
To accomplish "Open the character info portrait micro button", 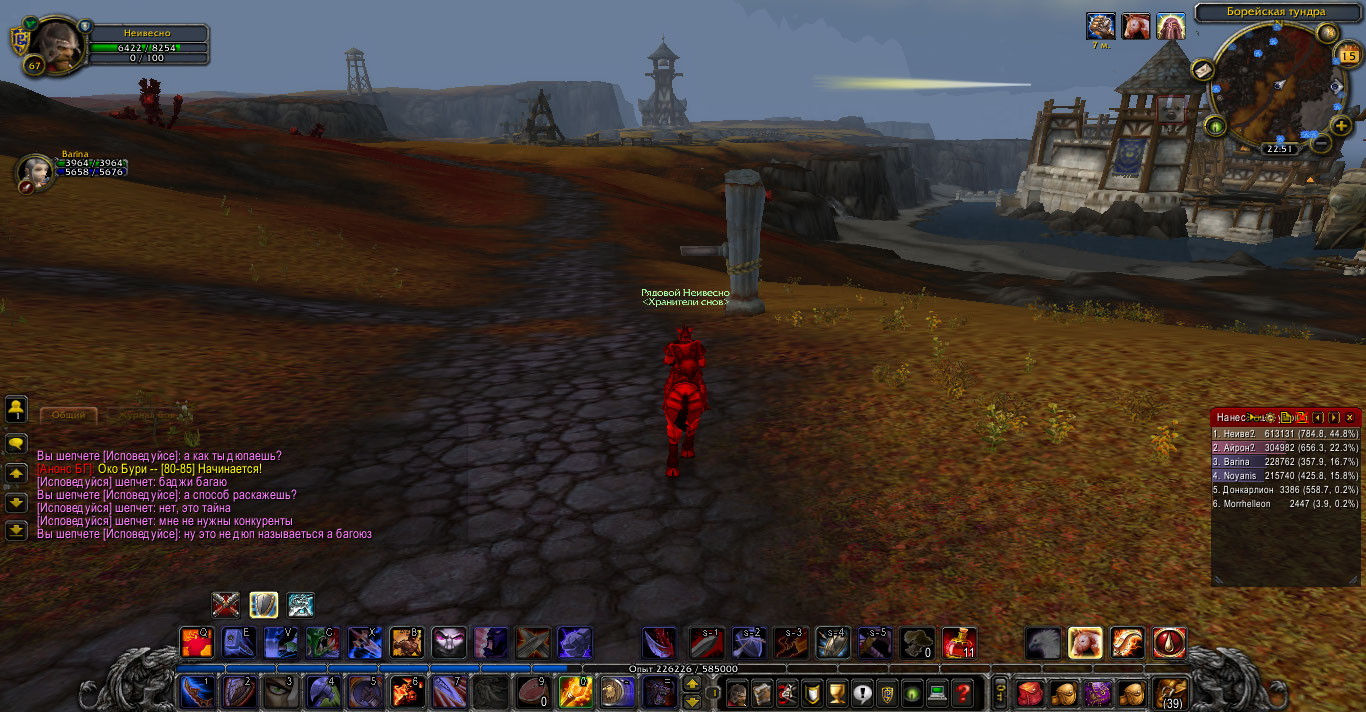I will (x=737, y=692).
